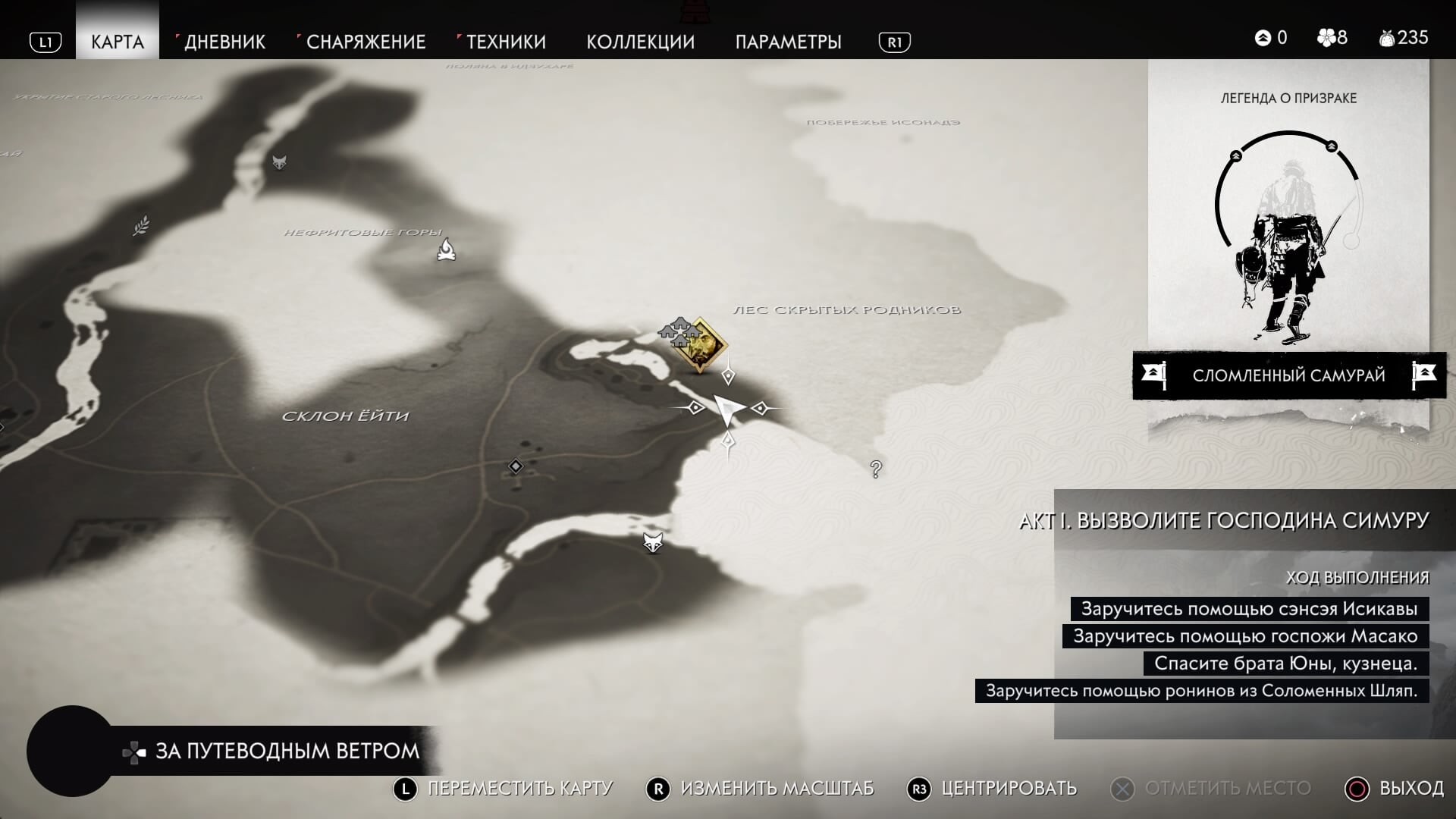Choose the За путеводным ветром tracker

point(287,752)
